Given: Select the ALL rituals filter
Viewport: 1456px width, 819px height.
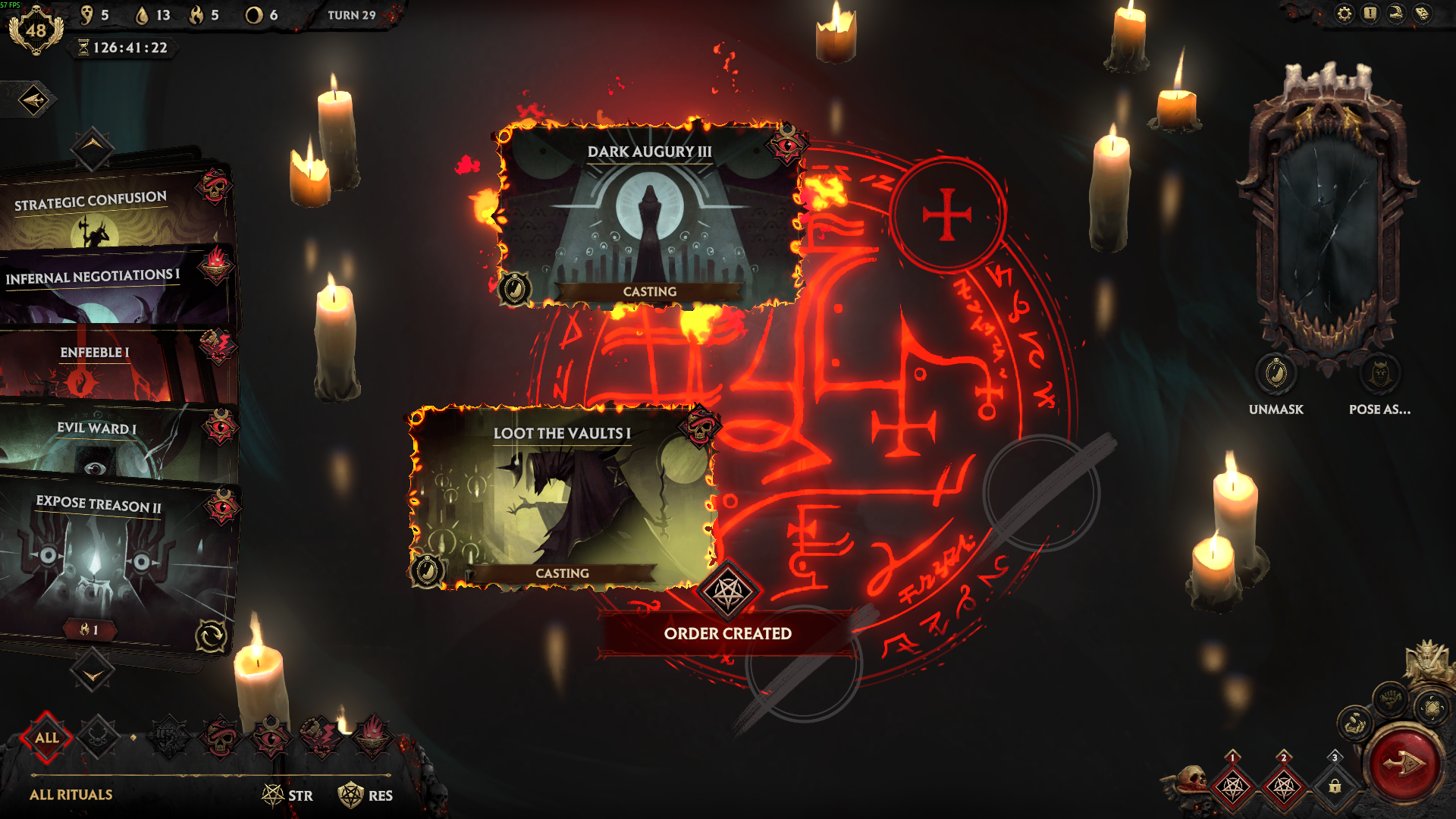Looking at the screenshot, I should pos(46,737).
